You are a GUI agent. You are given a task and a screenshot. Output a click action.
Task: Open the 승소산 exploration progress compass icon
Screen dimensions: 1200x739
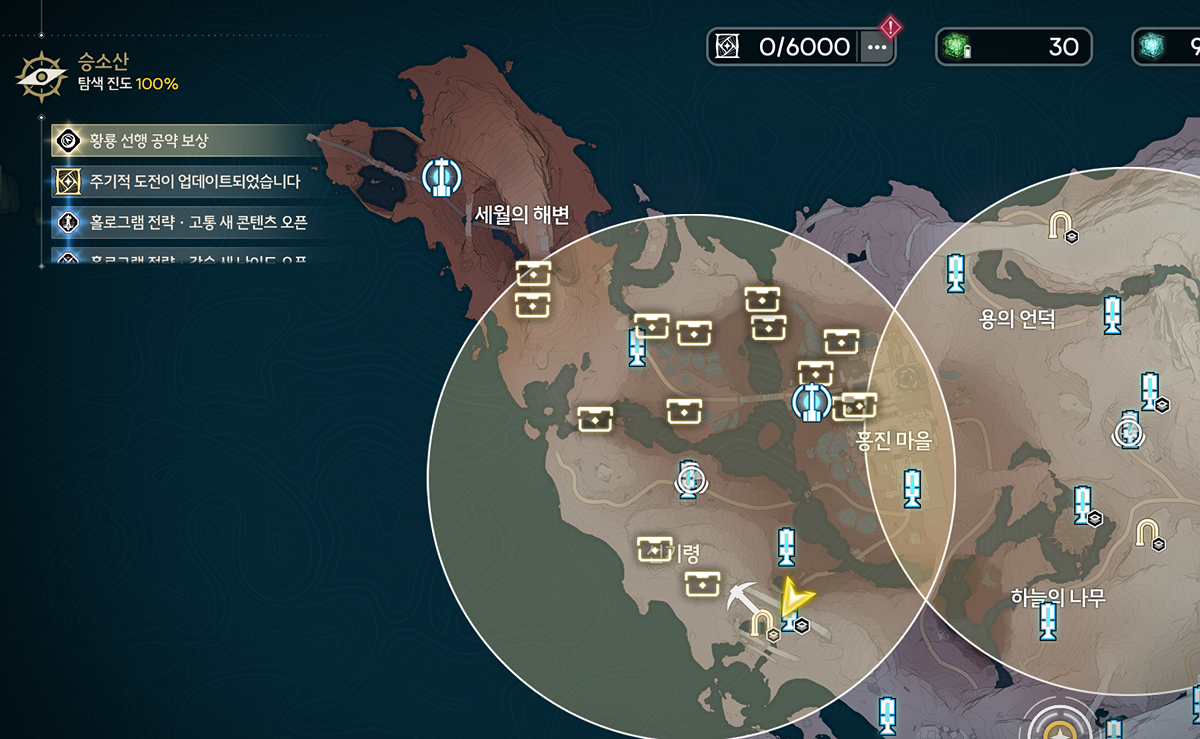pos(42,77)
